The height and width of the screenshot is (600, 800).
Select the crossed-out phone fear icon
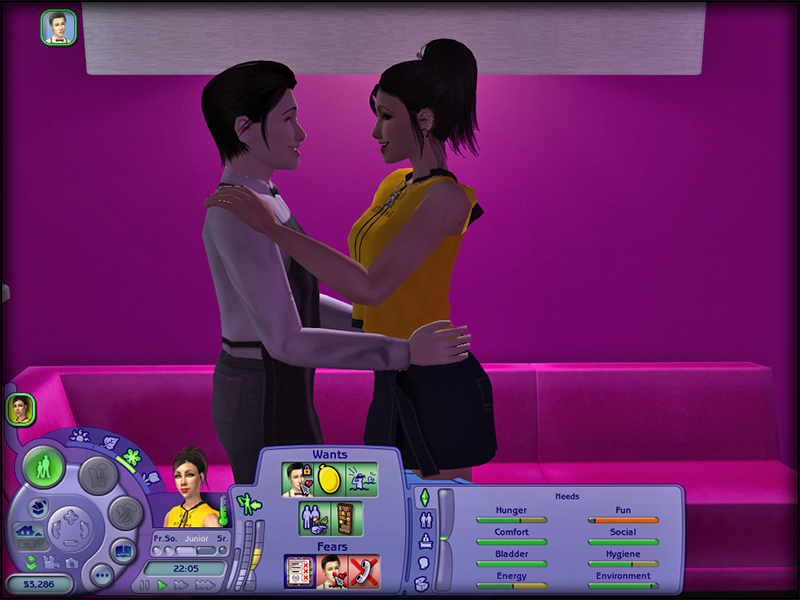pos(363,571)
